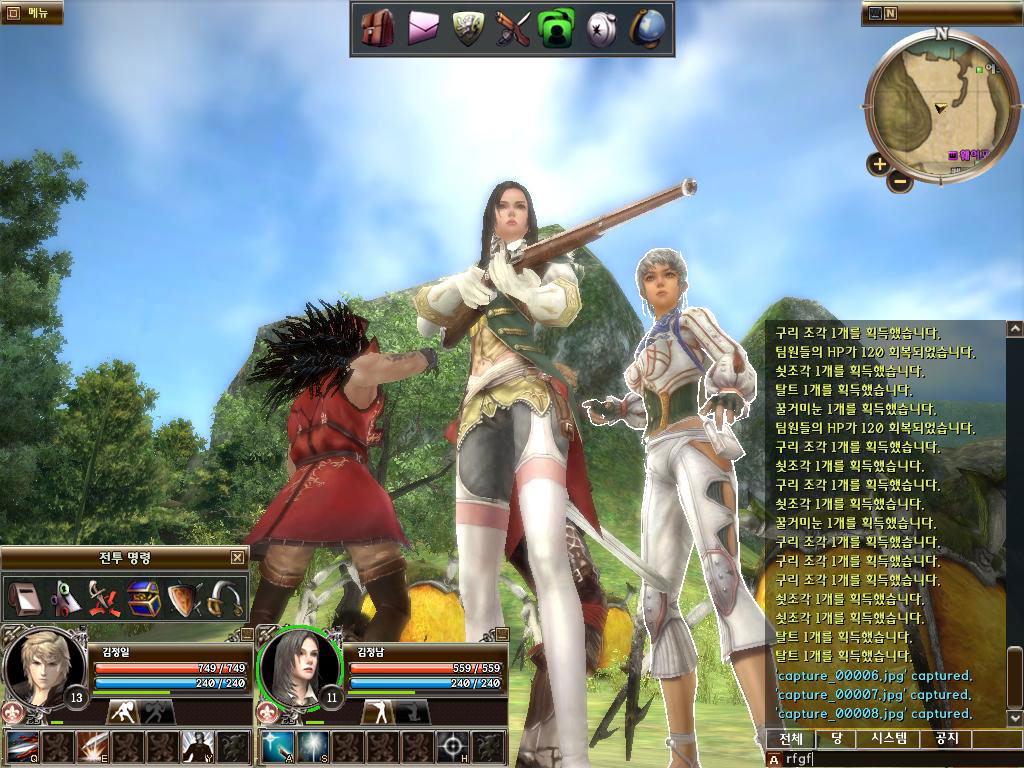Click the chat text input field

pos(890,759)
